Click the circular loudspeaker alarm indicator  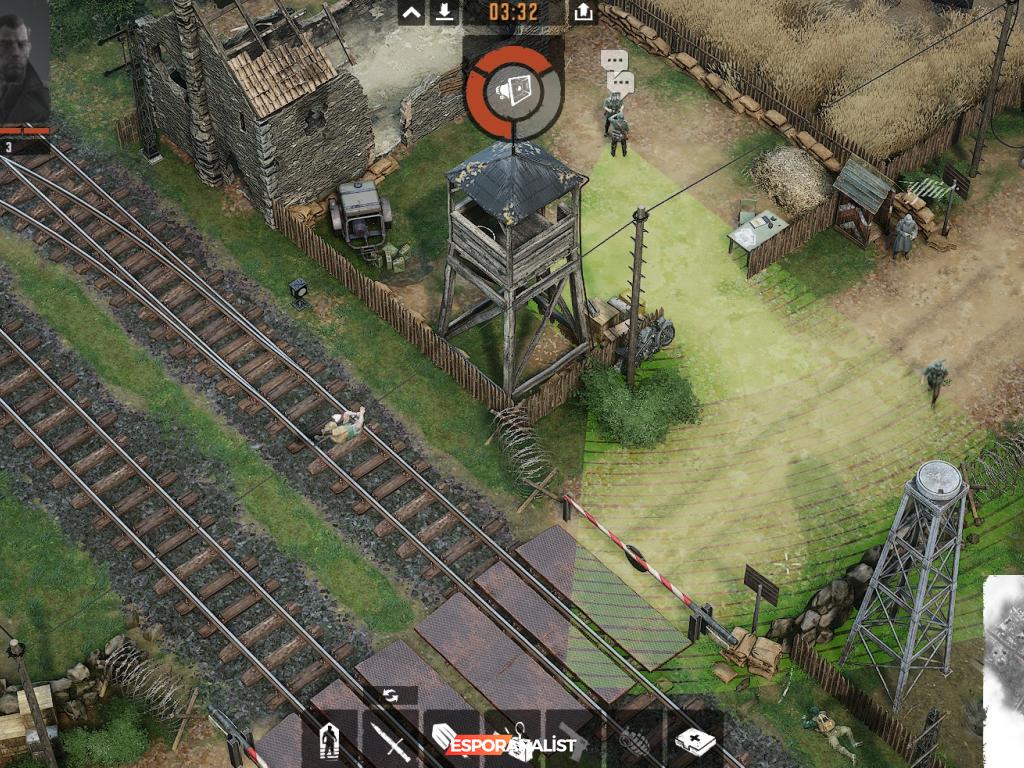[x=514, y=92]
